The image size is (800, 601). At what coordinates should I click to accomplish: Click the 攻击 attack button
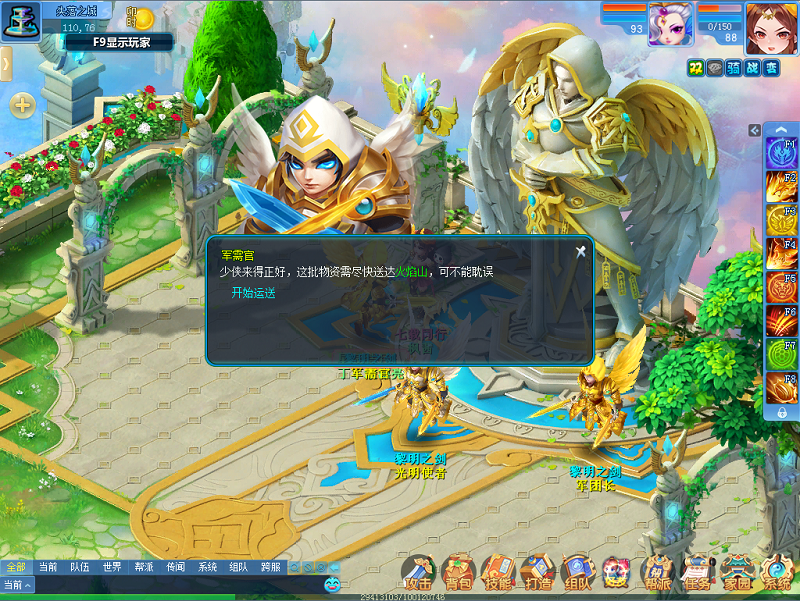click(418, 573)
